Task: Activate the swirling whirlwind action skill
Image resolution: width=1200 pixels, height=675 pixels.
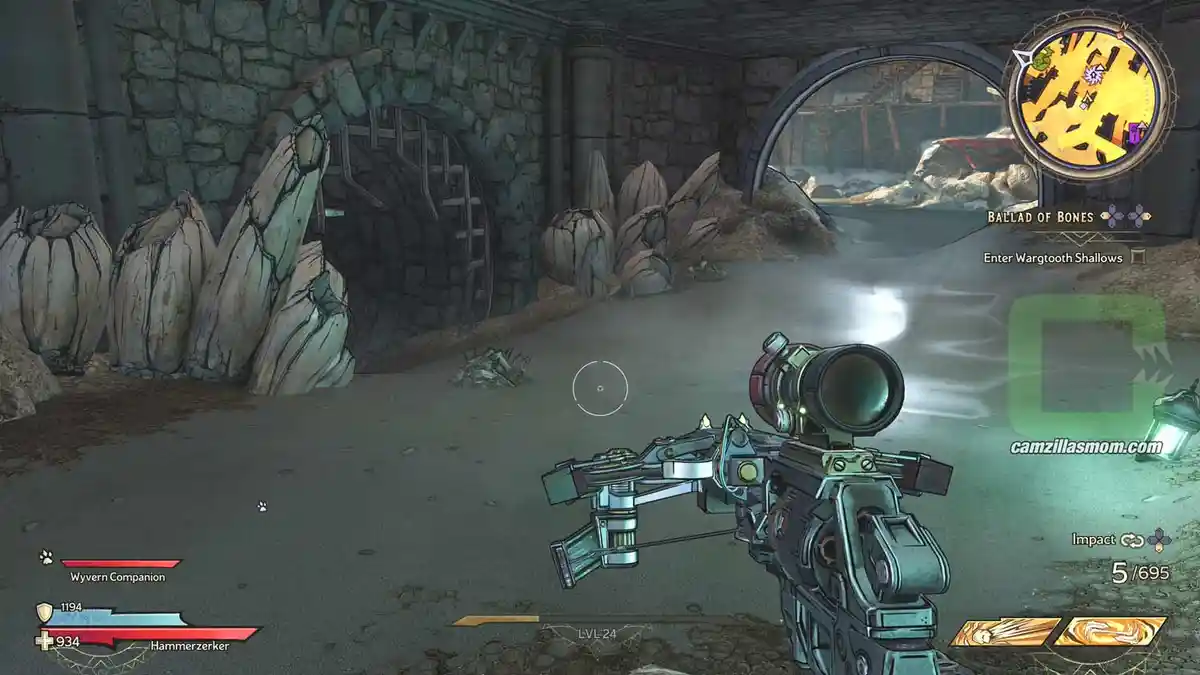Action: click(x=1111, y=631)
